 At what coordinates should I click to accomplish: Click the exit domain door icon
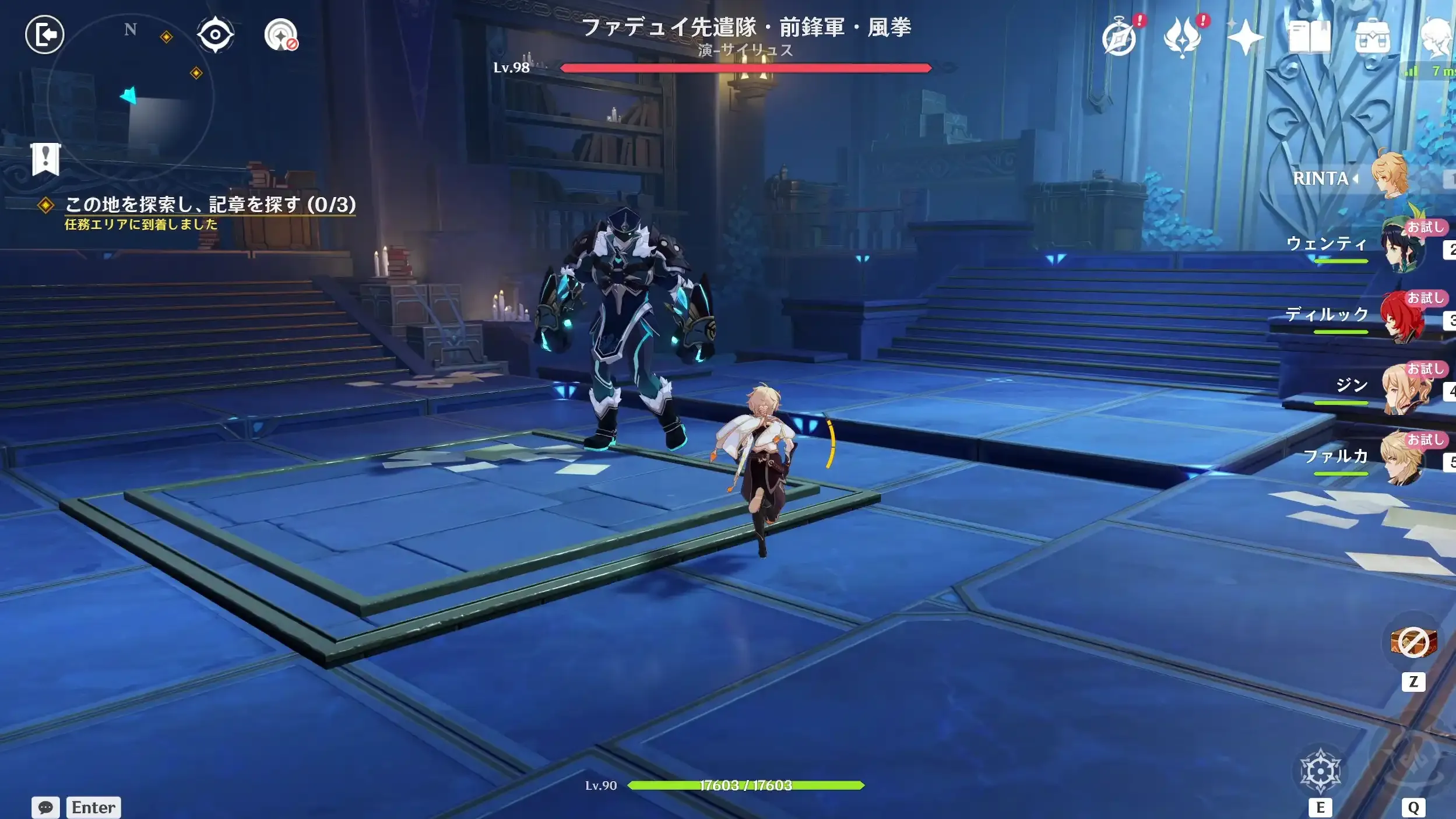[45, 35]
